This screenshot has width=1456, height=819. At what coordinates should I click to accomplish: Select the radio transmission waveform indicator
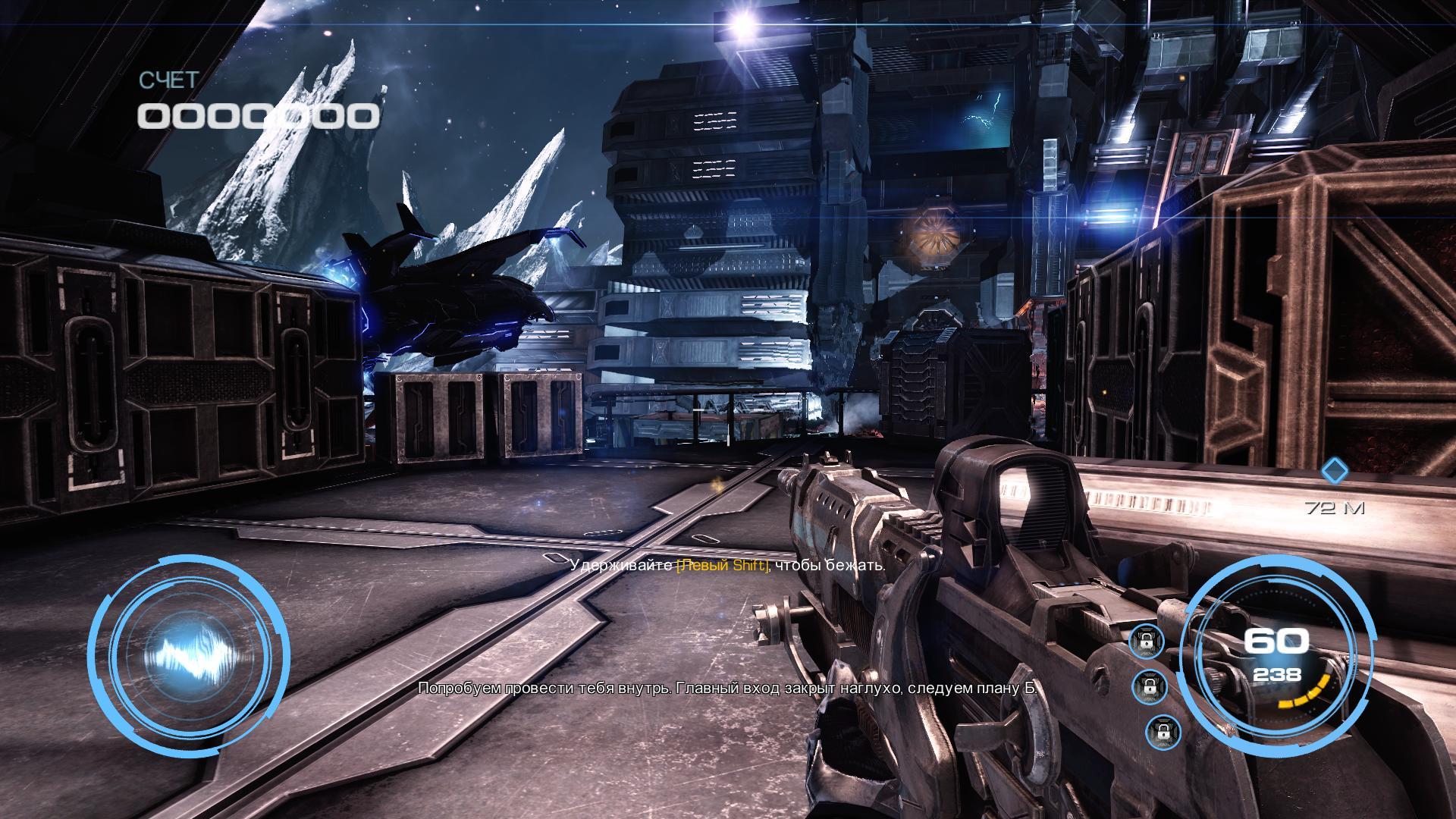[189, 654]
